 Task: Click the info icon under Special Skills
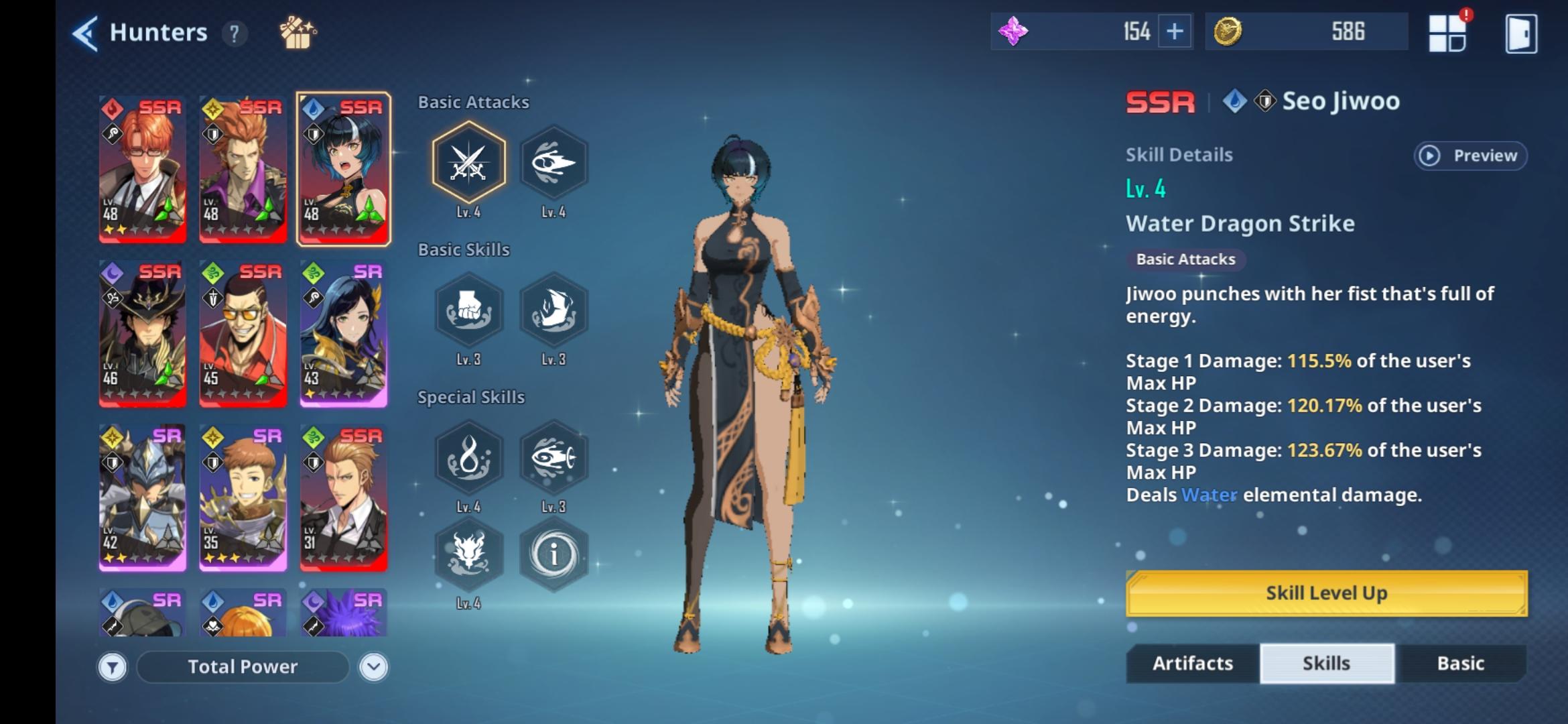(554, 554)
